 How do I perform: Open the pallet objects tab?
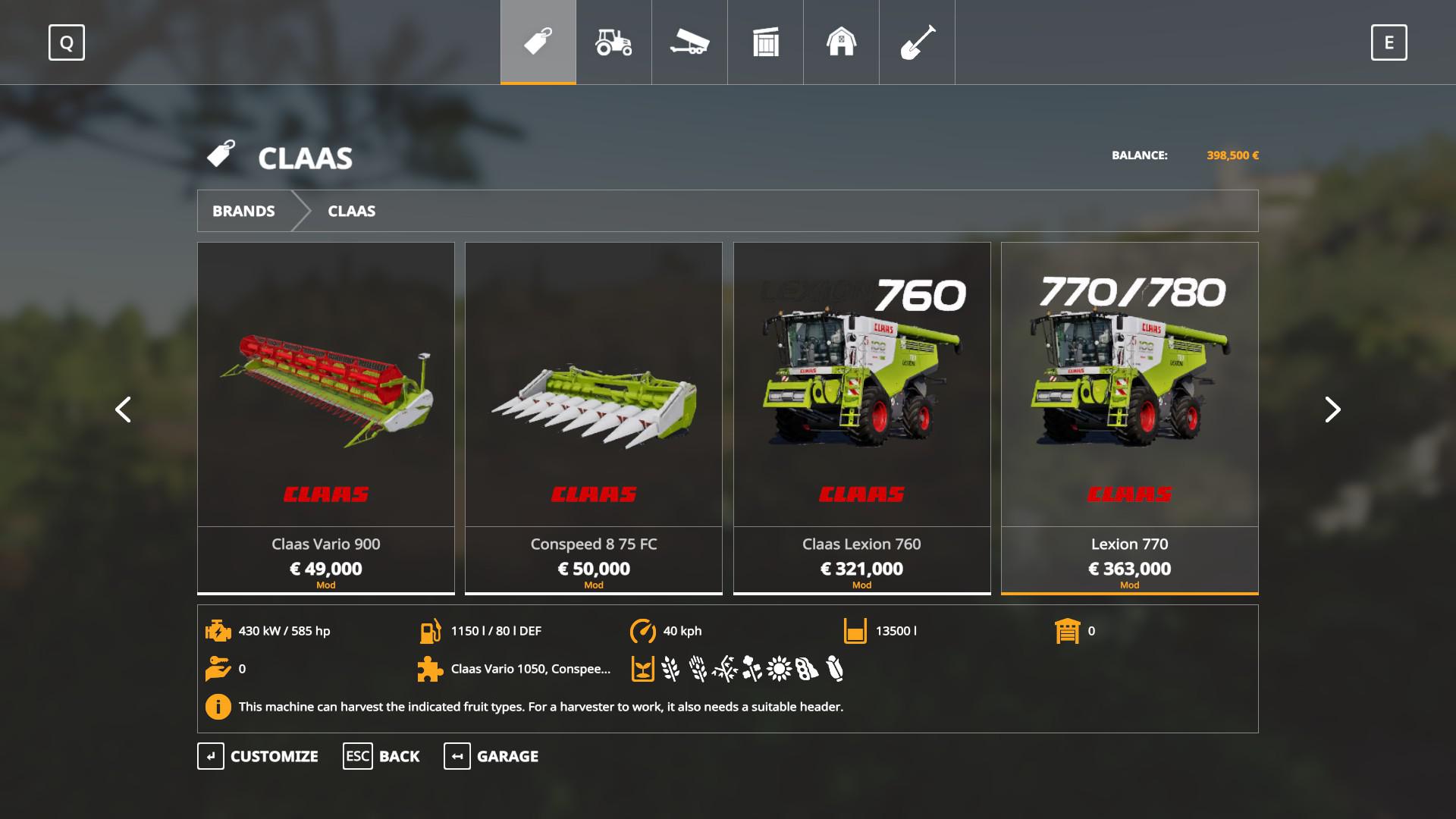(765, 42)
